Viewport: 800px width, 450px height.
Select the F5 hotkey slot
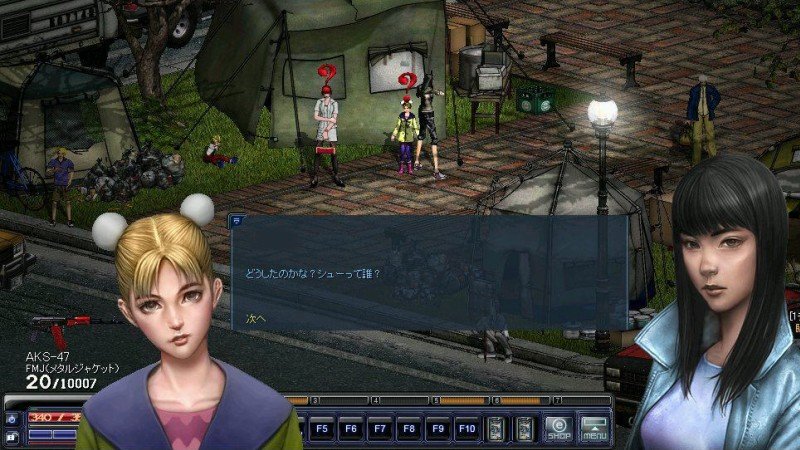[322, 429]
